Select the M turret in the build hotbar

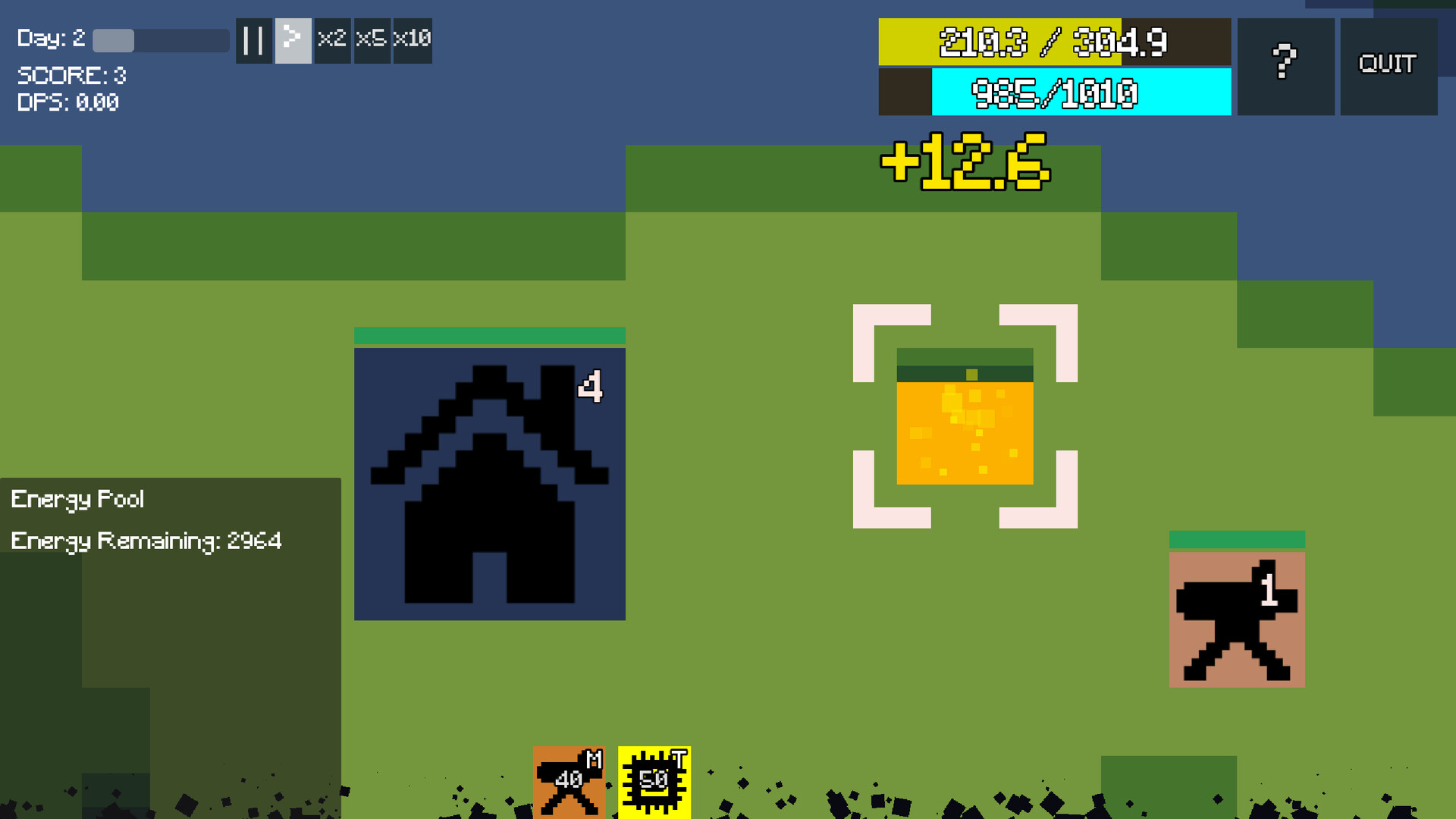570,783
